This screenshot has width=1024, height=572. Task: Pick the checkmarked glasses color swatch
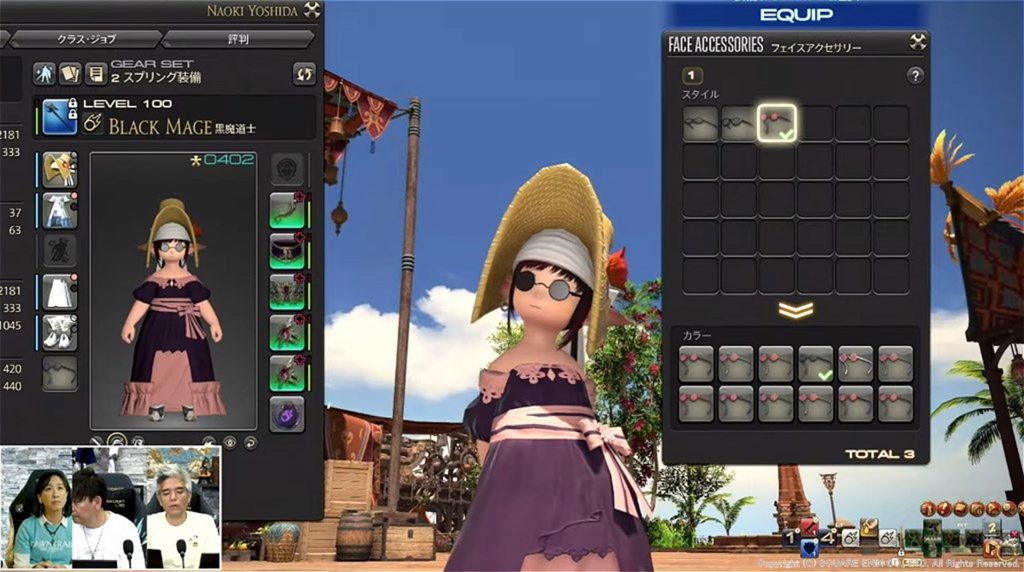(x=817, y=364)
